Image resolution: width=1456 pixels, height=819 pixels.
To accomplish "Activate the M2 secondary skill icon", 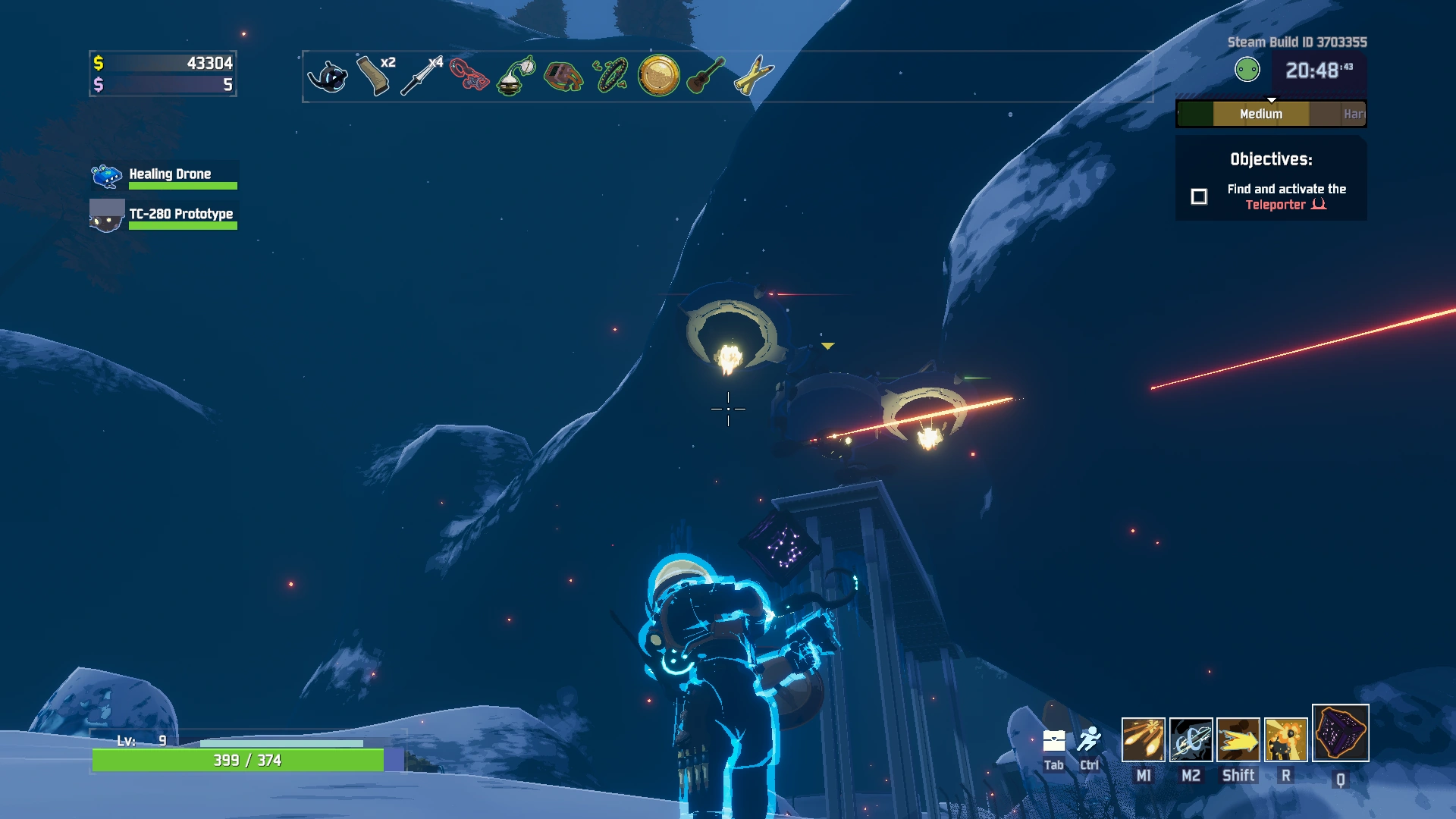I will [x=1191, y=739].
